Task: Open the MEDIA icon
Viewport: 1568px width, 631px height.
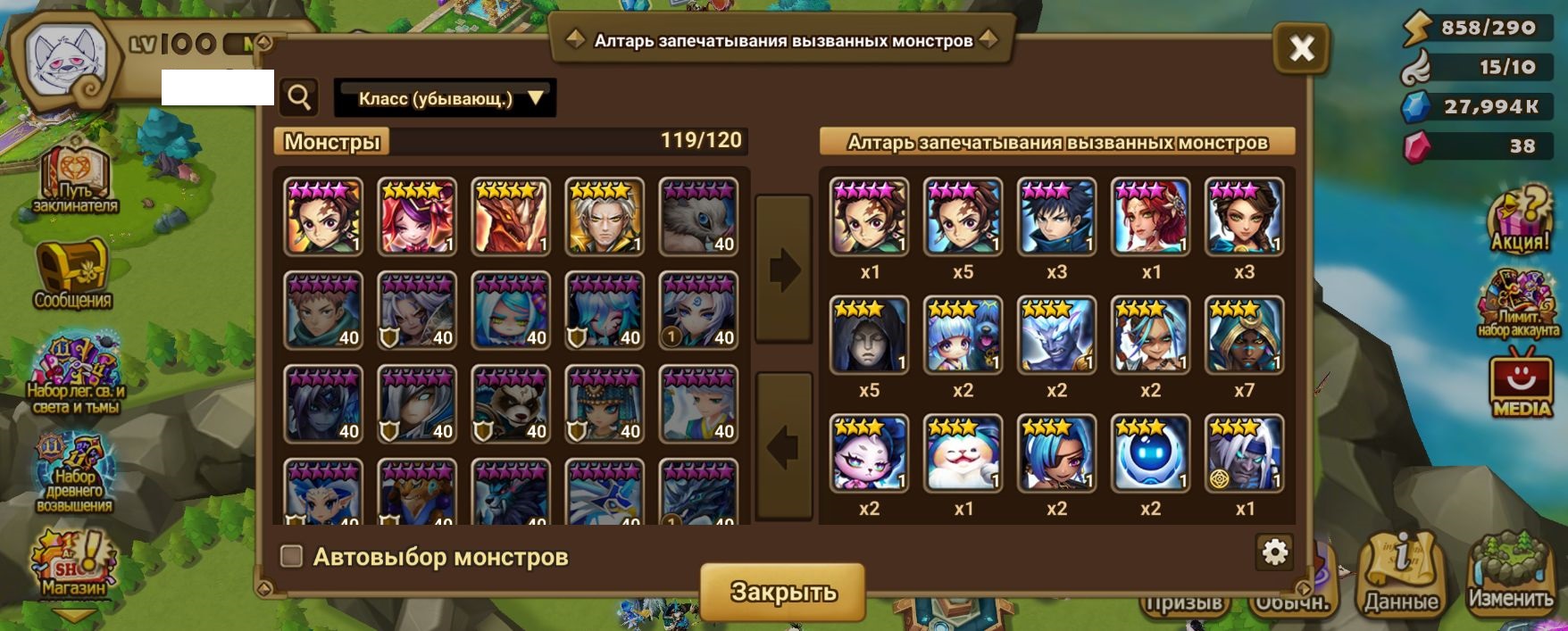Action: [1522, 386]
